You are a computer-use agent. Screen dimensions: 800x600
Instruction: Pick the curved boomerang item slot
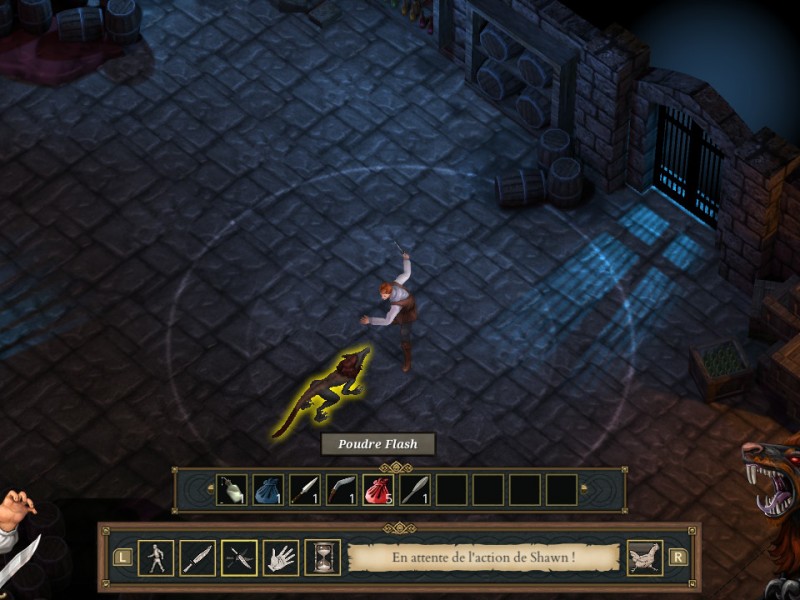click(x=341, y=490)
